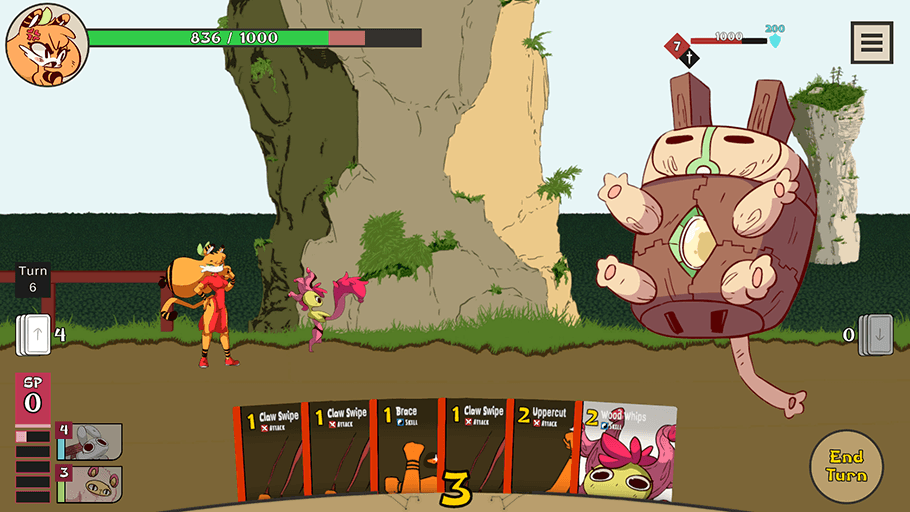The width and height of the screenshot is (910, 512).
Task: Select the Uppercut attack card
Action: (x=545, y=449)
